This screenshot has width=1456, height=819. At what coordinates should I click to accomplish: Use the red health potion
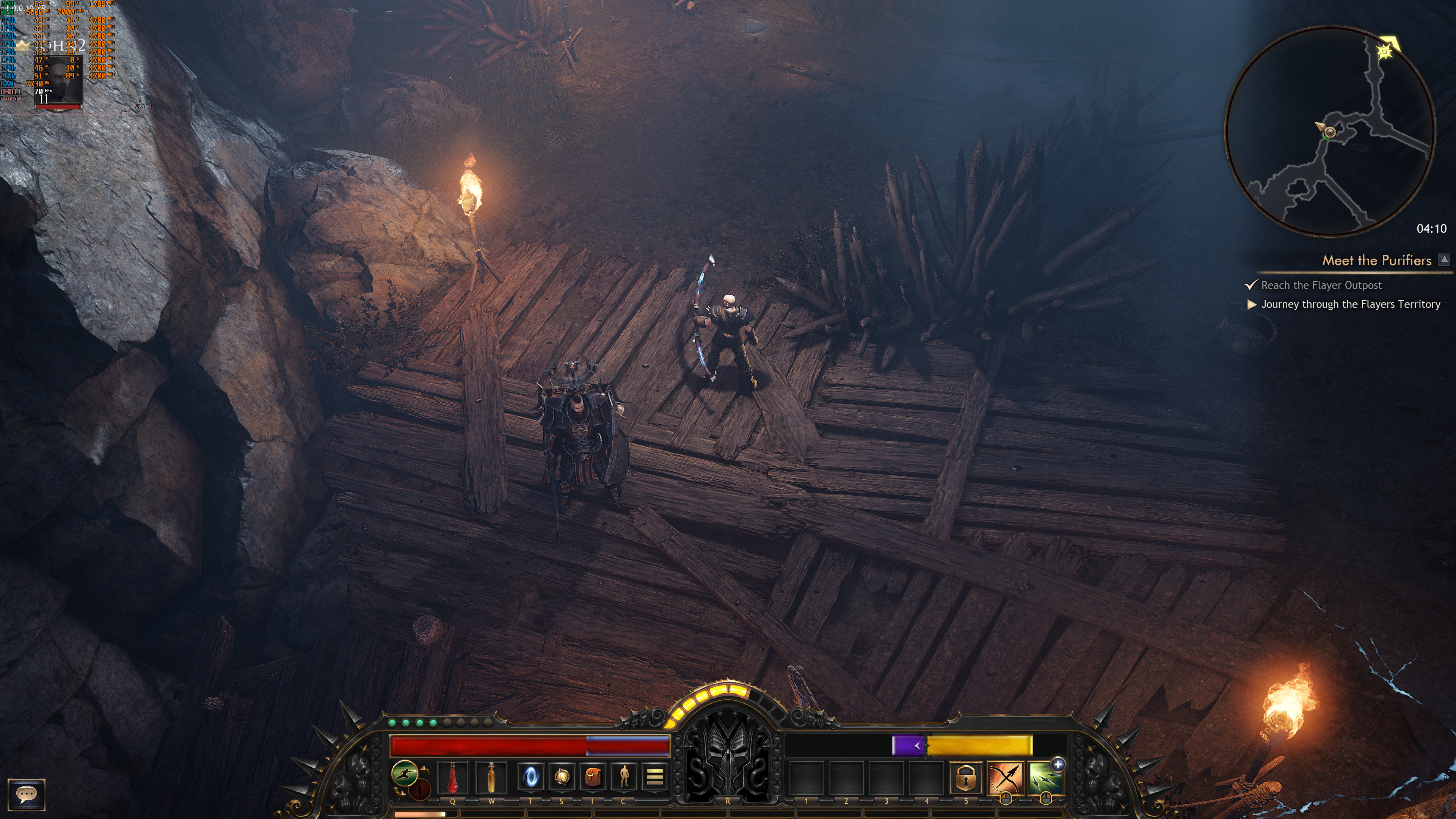pos(452,777)
